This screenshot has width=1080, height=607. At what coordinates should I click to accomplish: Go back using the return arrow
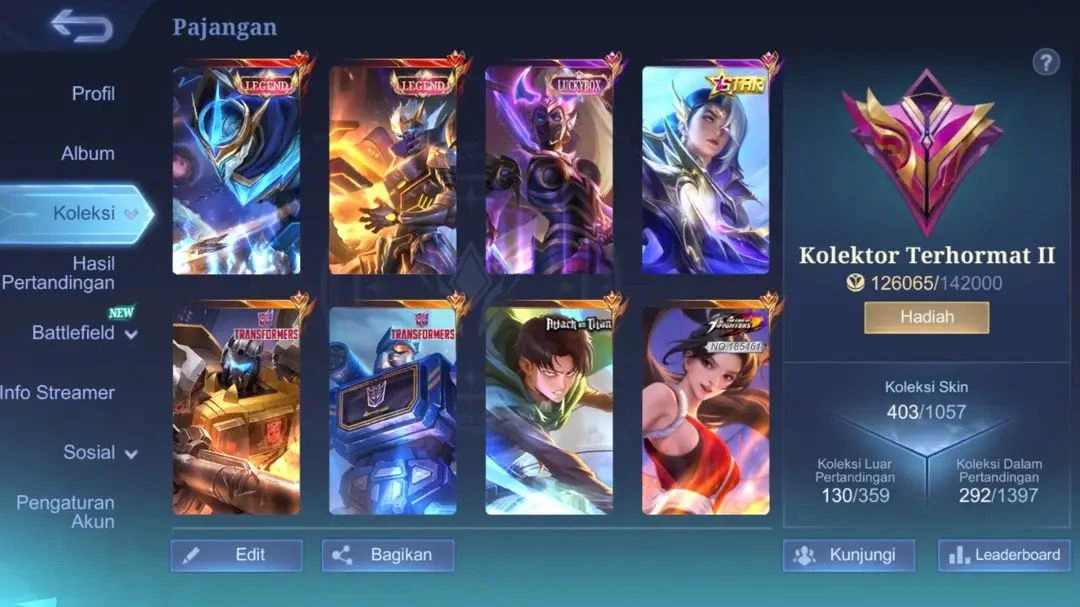(x=82, y=27)
